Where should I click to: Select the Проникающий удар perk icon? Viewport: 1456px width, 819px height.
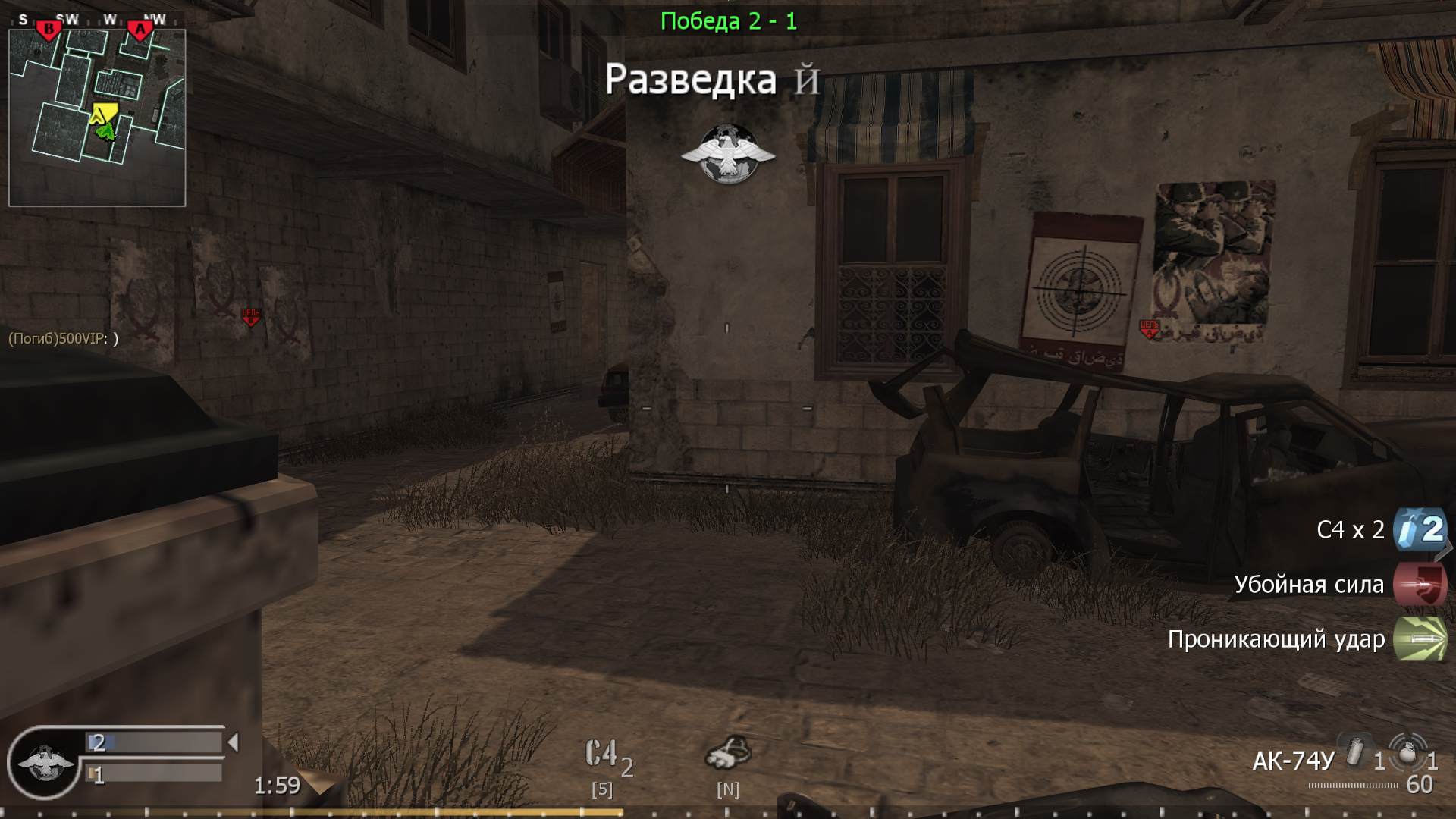tap(1421, 639)
